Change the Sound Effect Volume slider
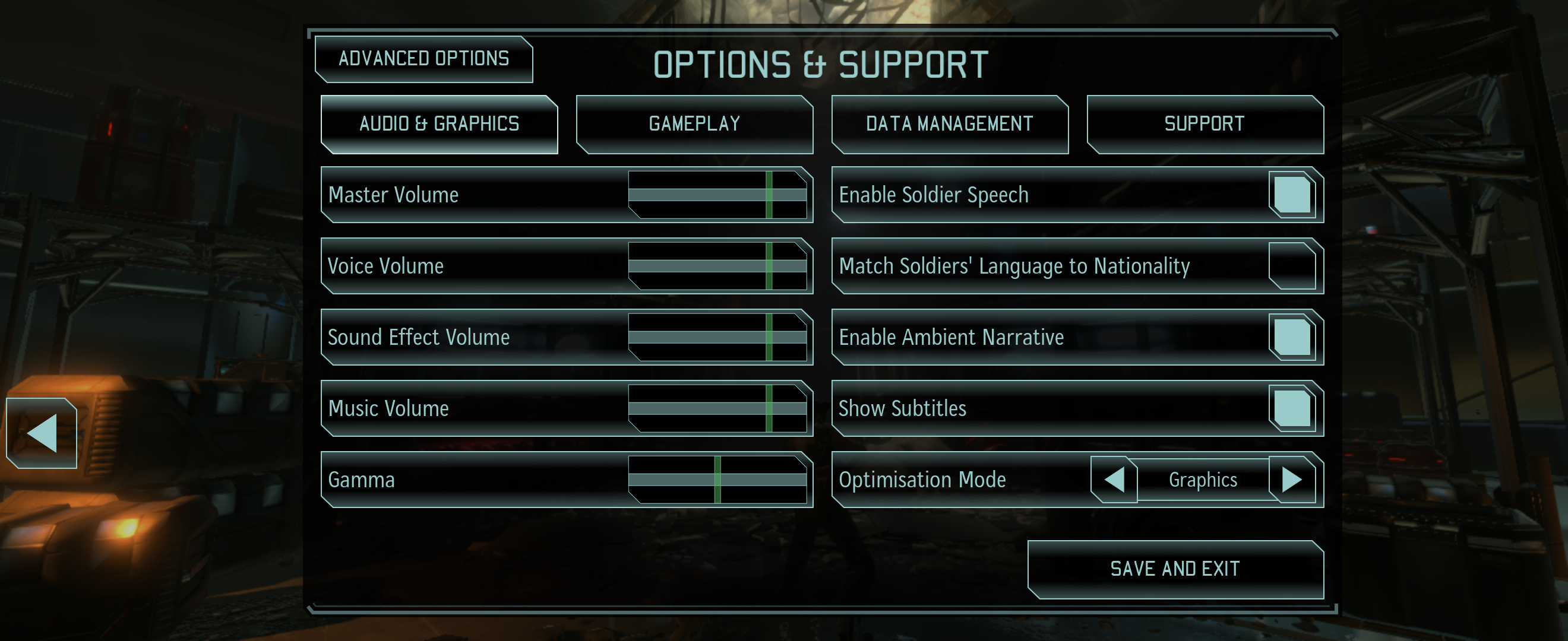 [x=769, y=337]
